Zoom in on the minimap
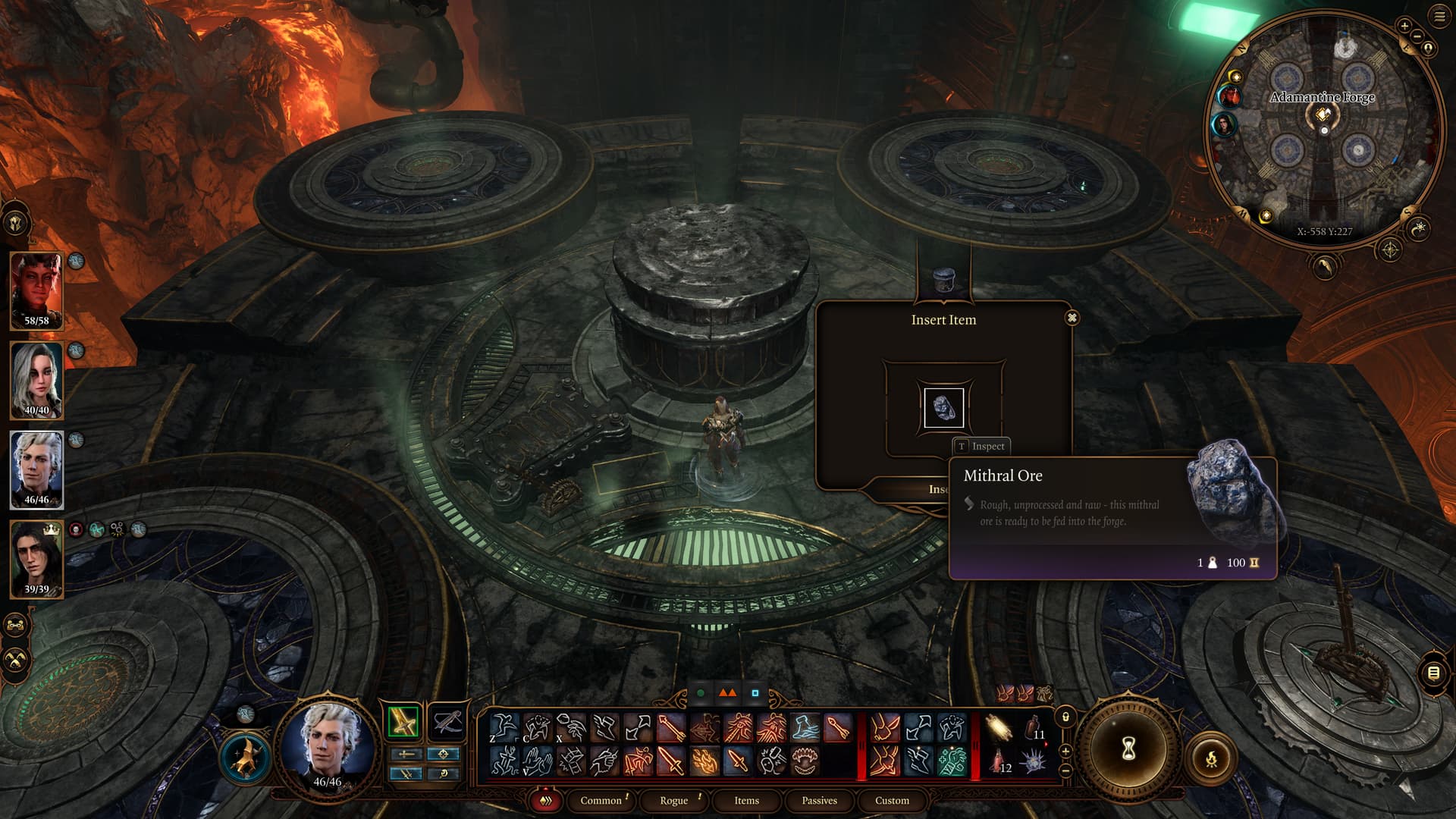The height and width of the screenshot is (819, 1456). (x=1404, y=26)
